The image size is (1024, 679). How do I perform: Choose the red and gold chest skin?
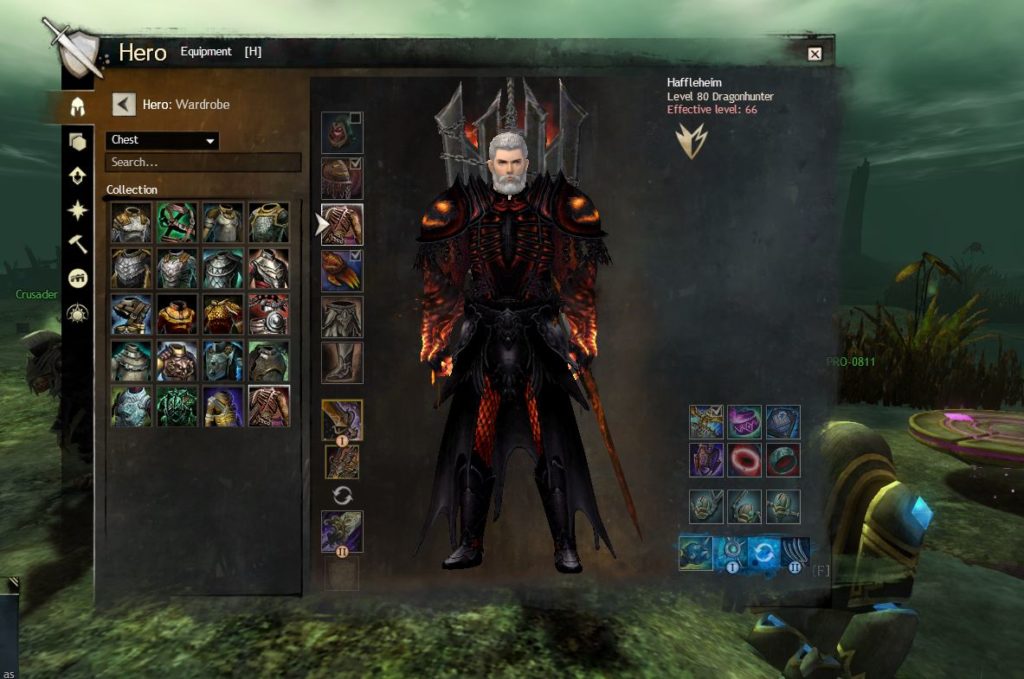point(177,314)
